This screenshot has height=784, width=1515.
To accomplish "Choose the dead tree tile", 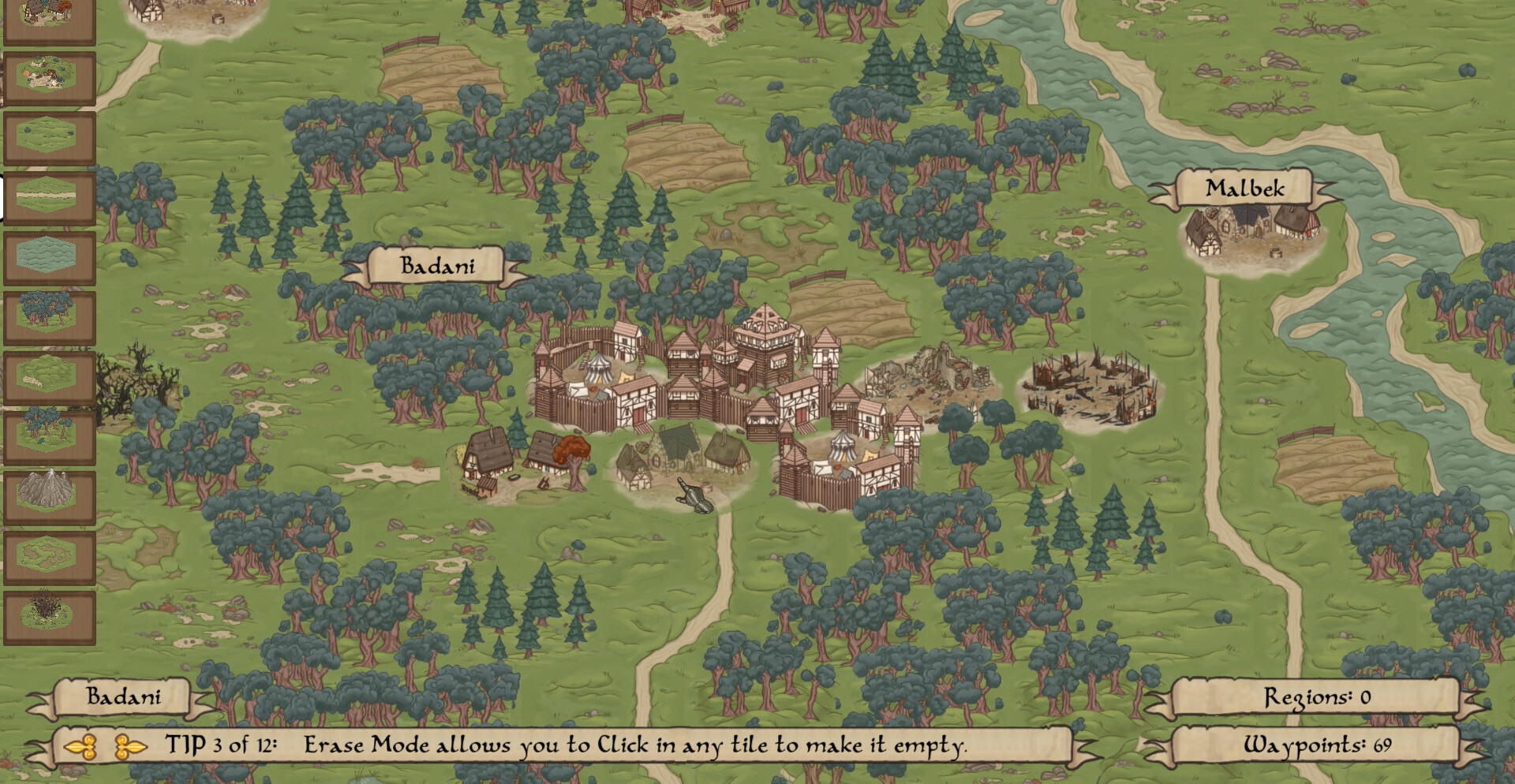I will coord(49,617).
